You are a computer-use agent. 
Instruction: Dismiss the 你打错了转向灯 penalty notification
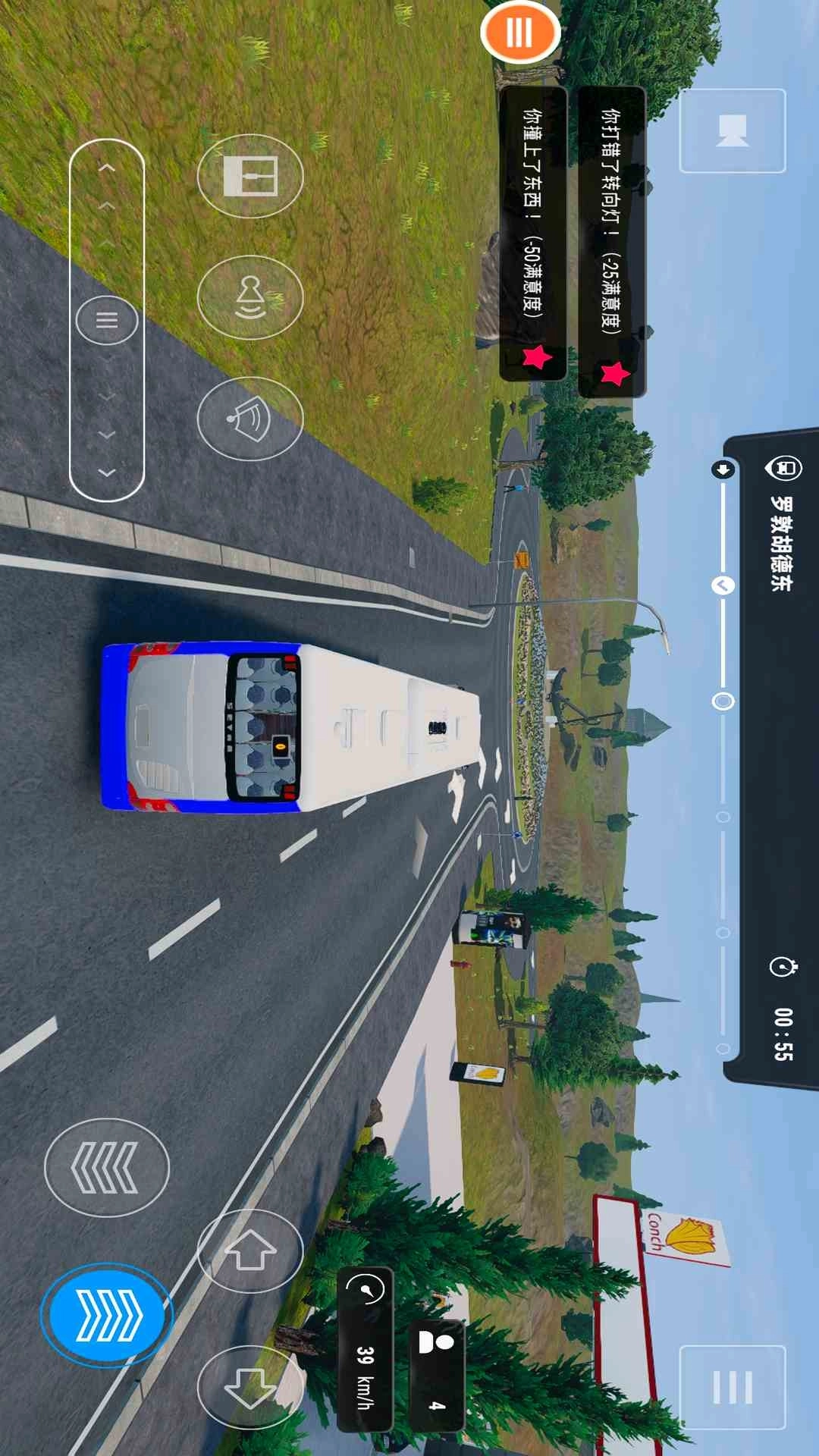(x=612, y=241)
